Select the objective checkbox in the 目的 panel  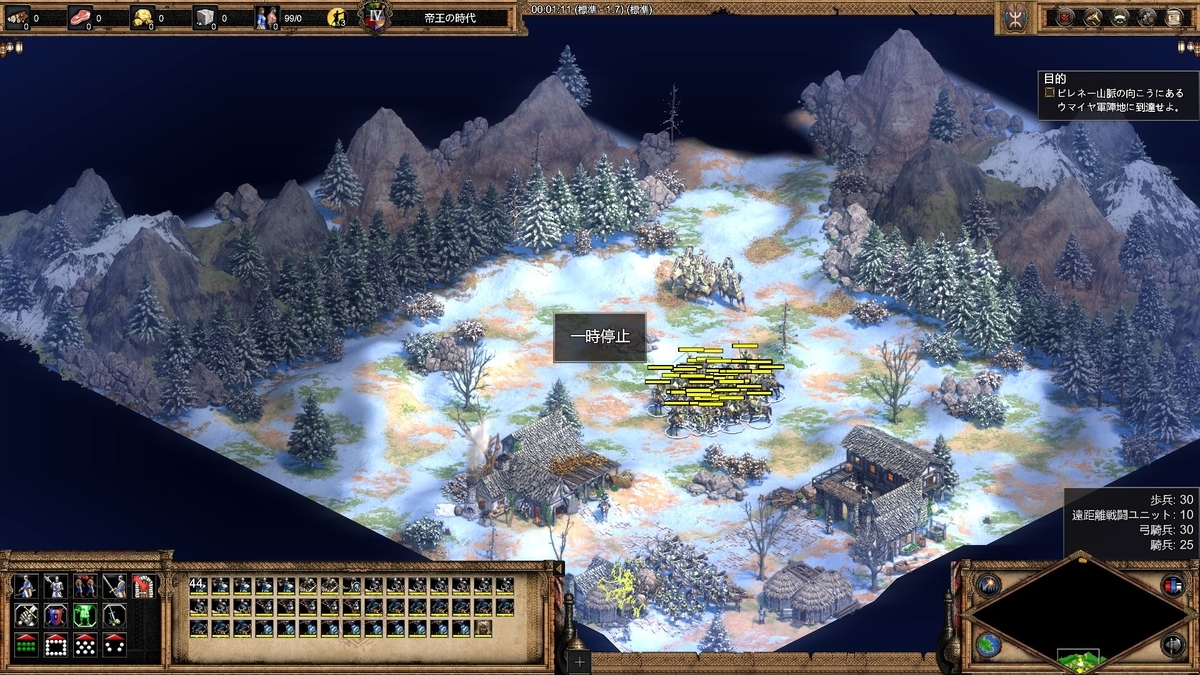click(1050, 92)
